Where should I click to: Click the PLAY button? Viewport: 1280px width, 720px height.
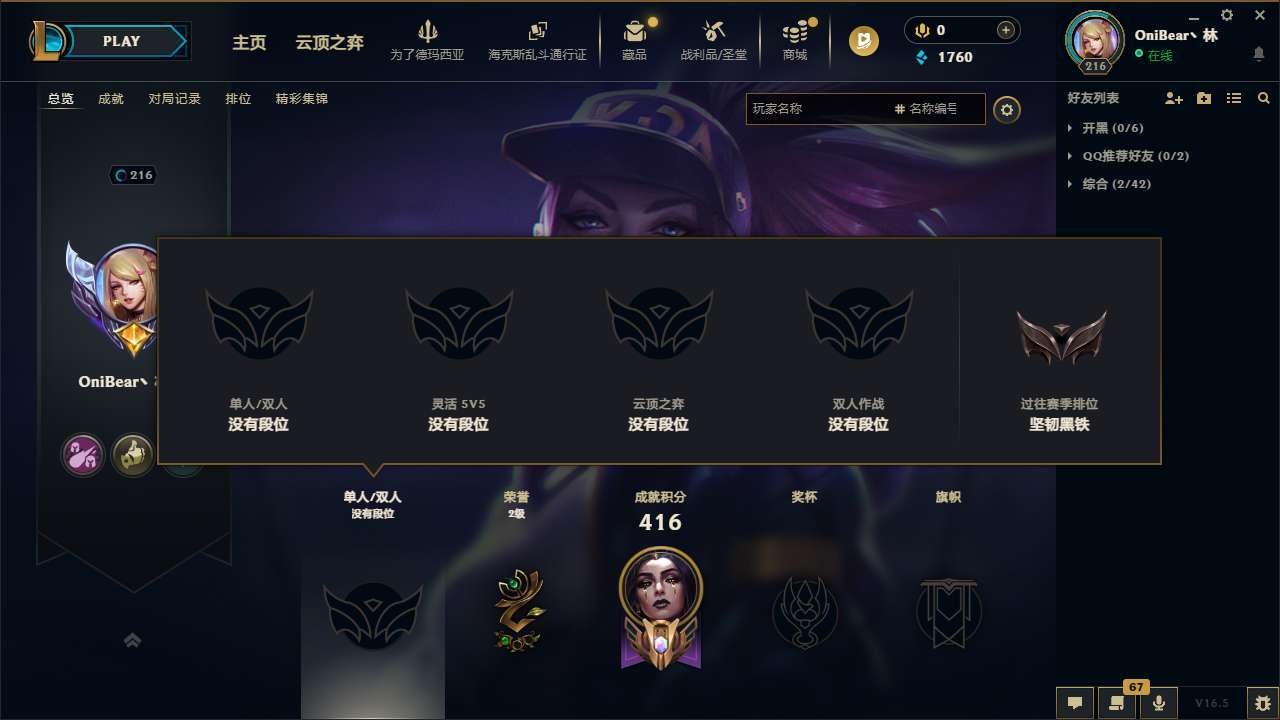[x=122, y=41]
